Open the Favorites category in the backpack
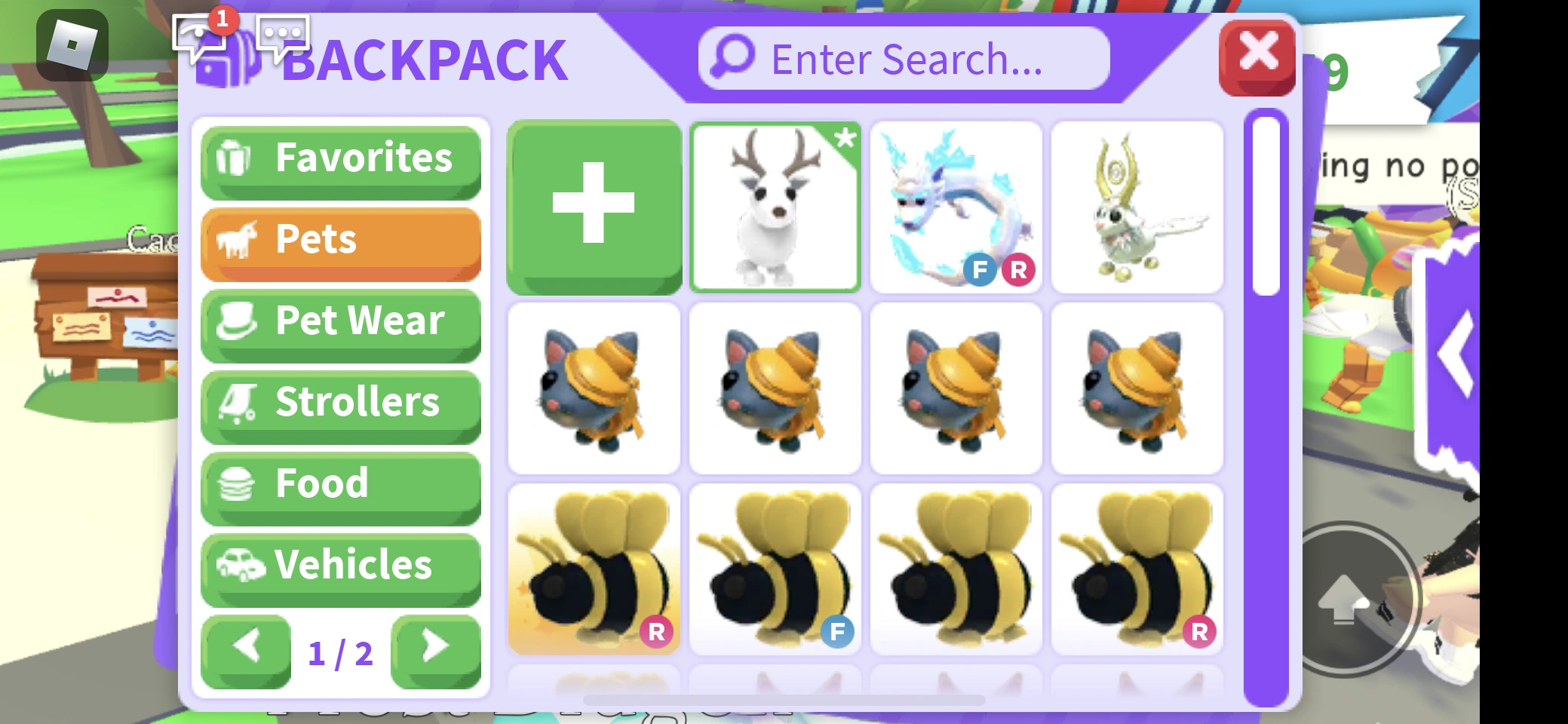 tap(339, 159)
